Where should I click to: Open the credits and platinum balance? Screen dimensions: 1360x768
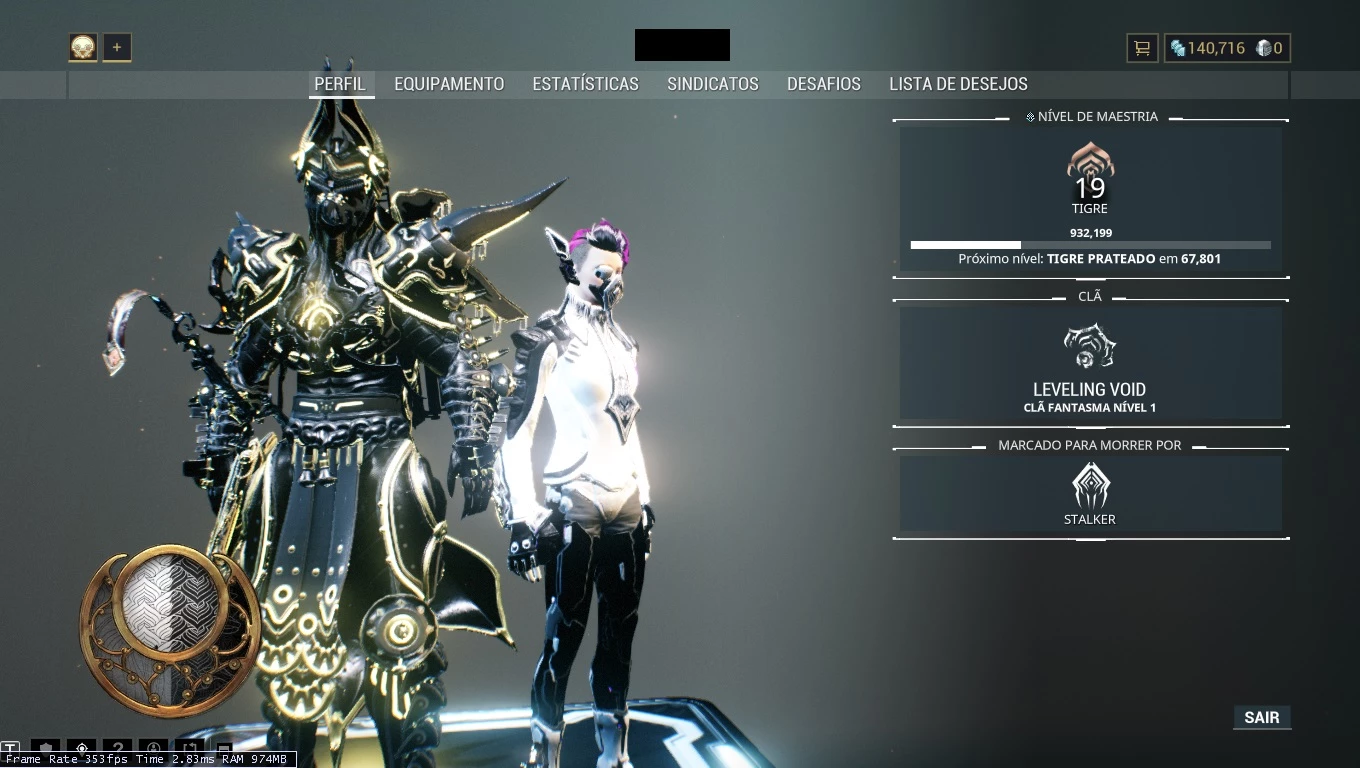click(1227, 48)
